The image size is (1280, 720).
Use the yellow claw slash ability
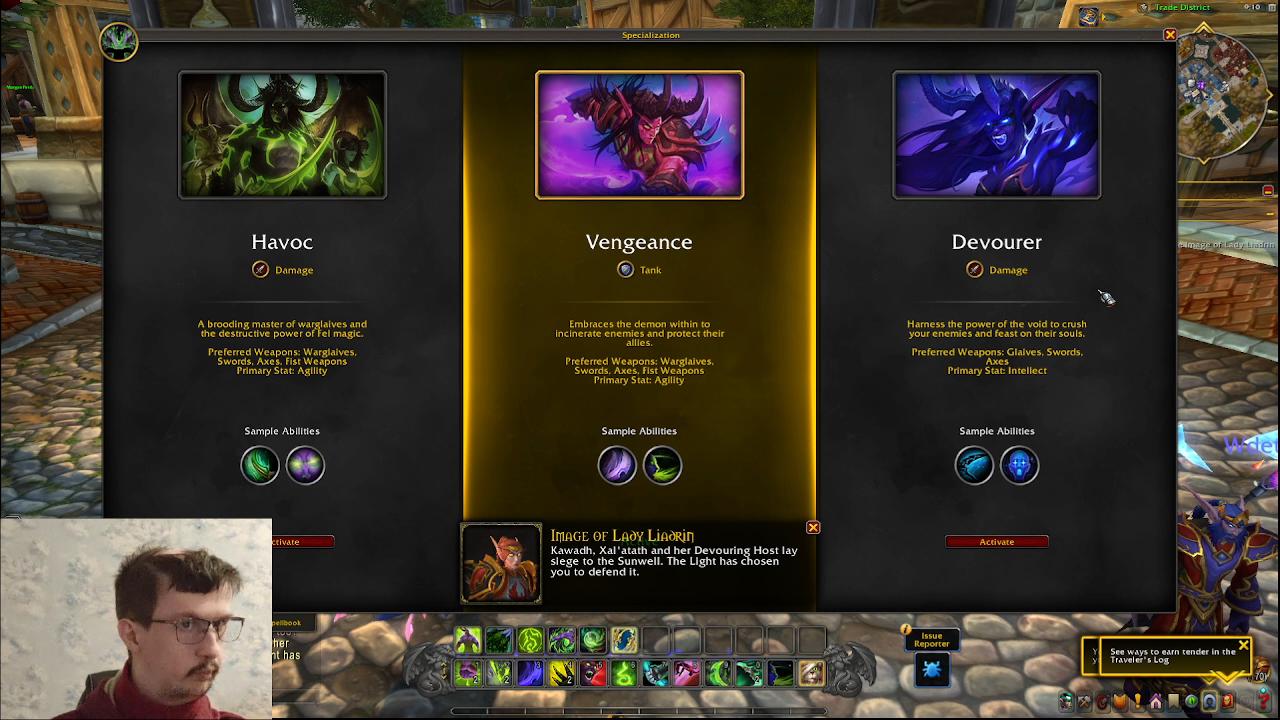562,673
